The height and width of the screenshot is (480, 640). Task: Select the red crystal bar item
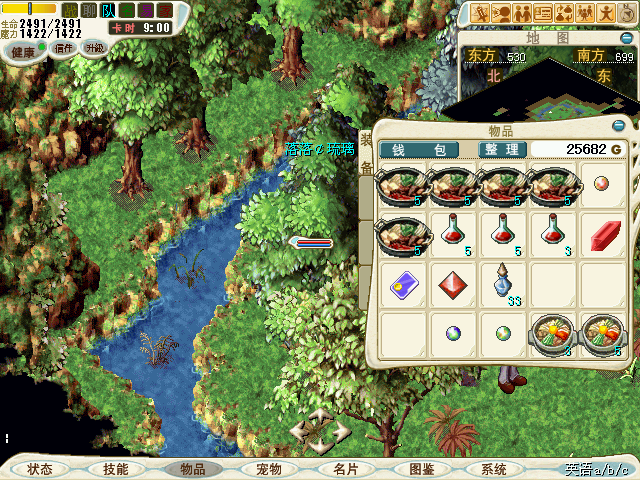click(x=602, y=237)
